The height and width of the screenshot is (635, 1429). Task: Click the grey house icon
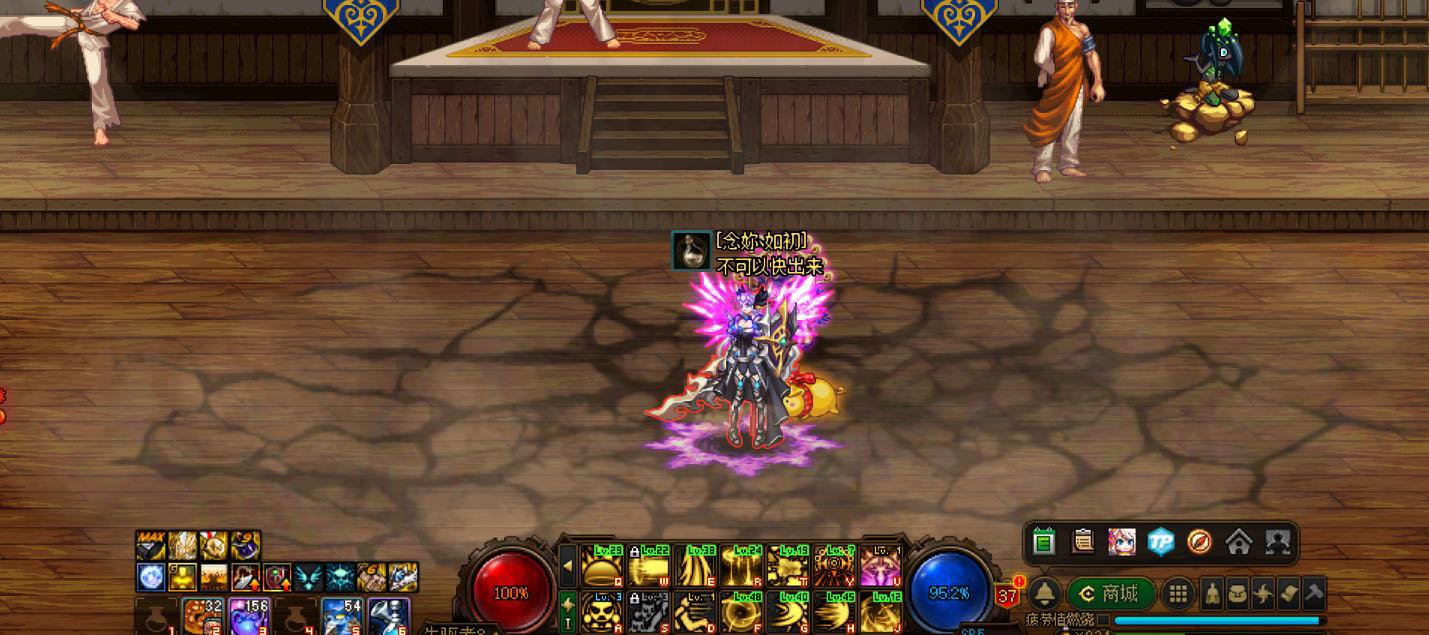click(x=1238, y=542)
